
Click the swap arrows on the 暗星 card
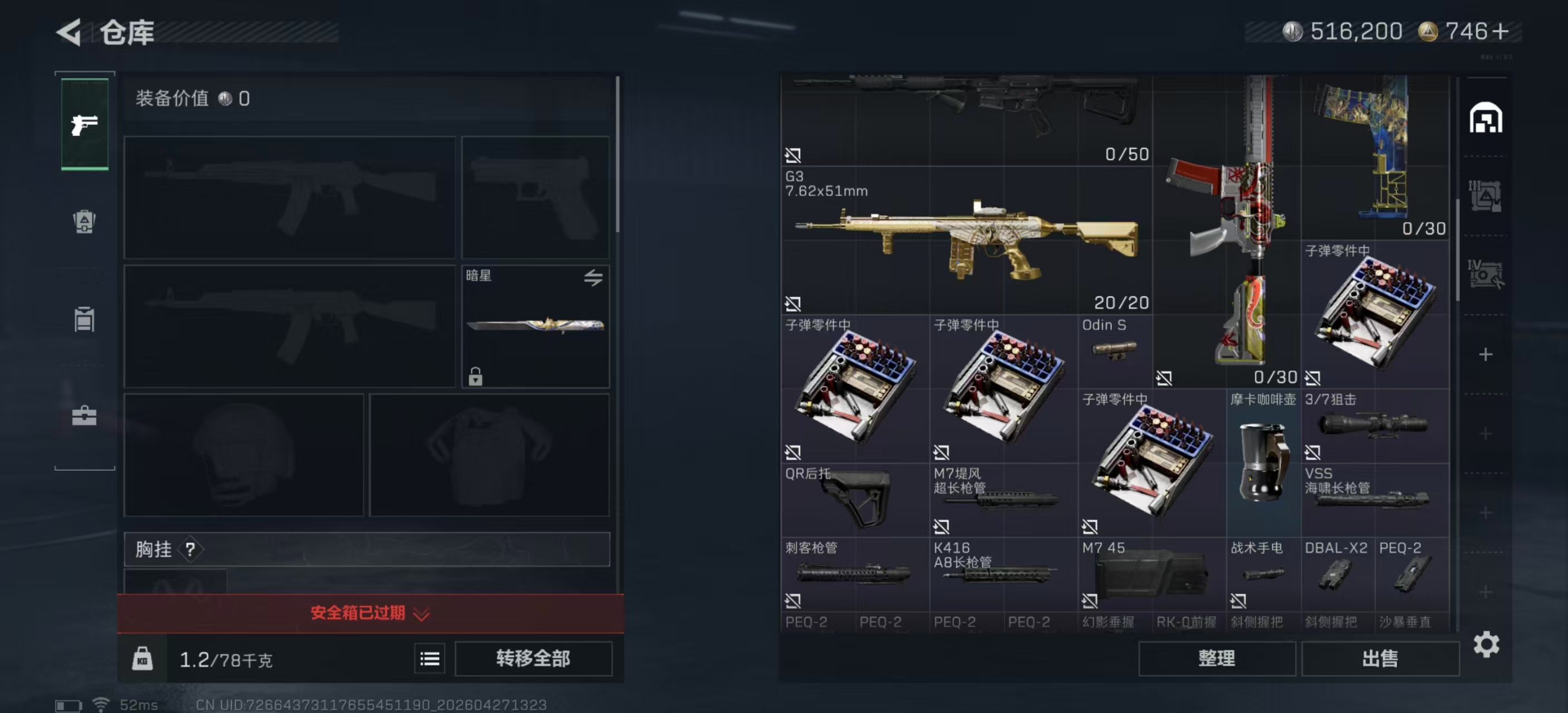(594, 277)
